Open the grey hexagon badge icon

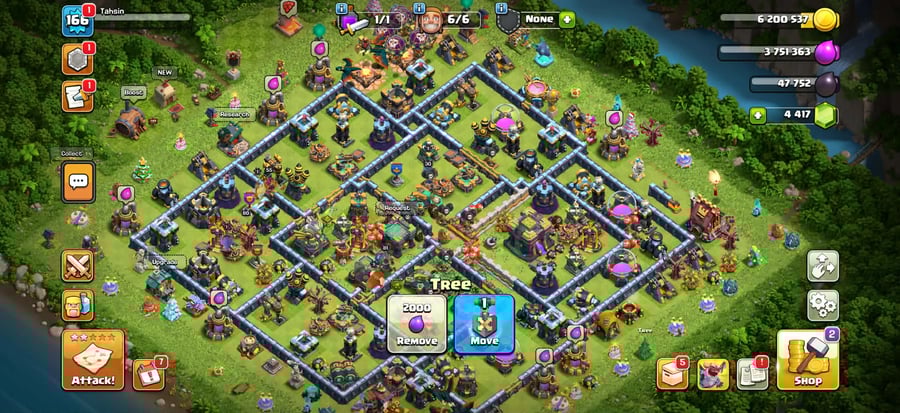[77, 59]
